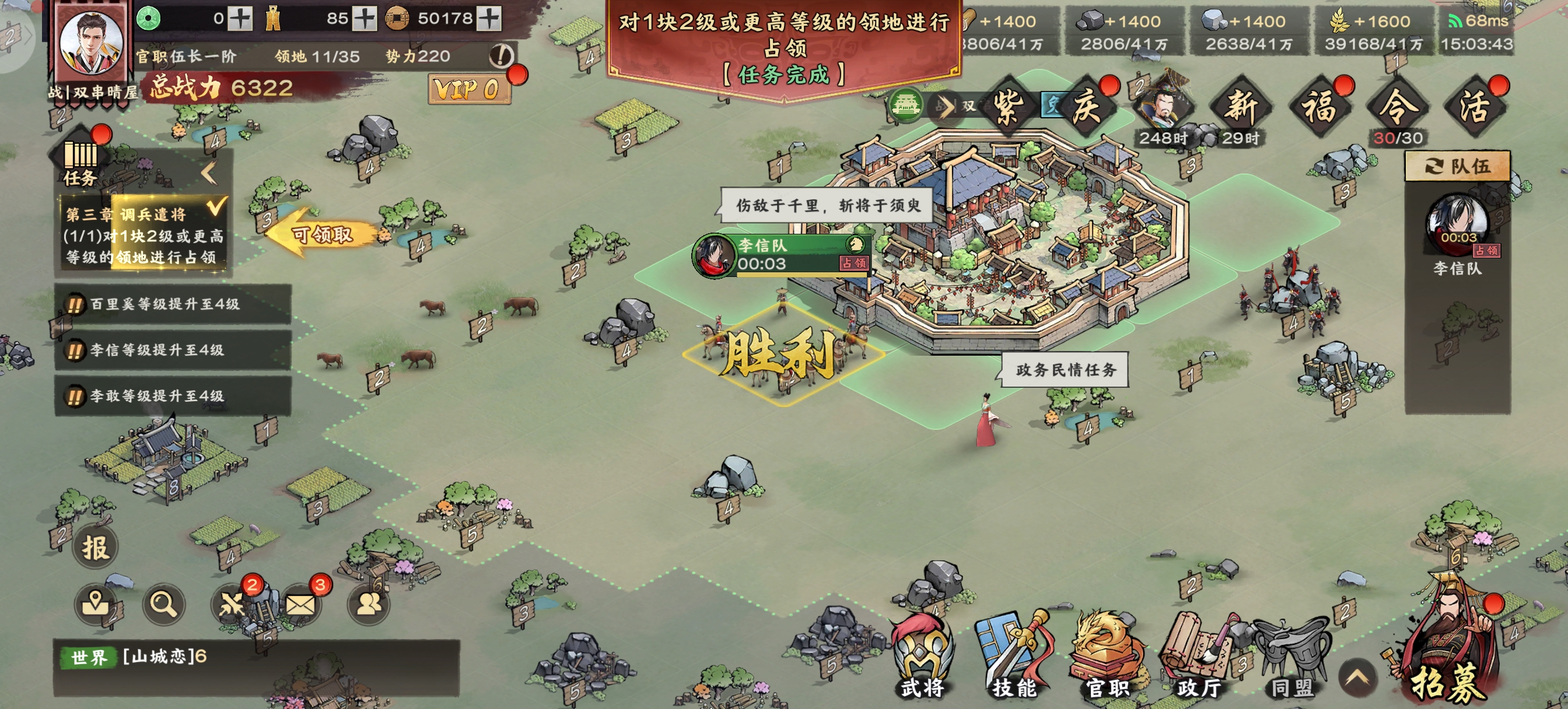Collapse the bottom menu with arrow button
Image resolution: width=1568 pixels, height=709 pixels.
[x=1357, y=677]
